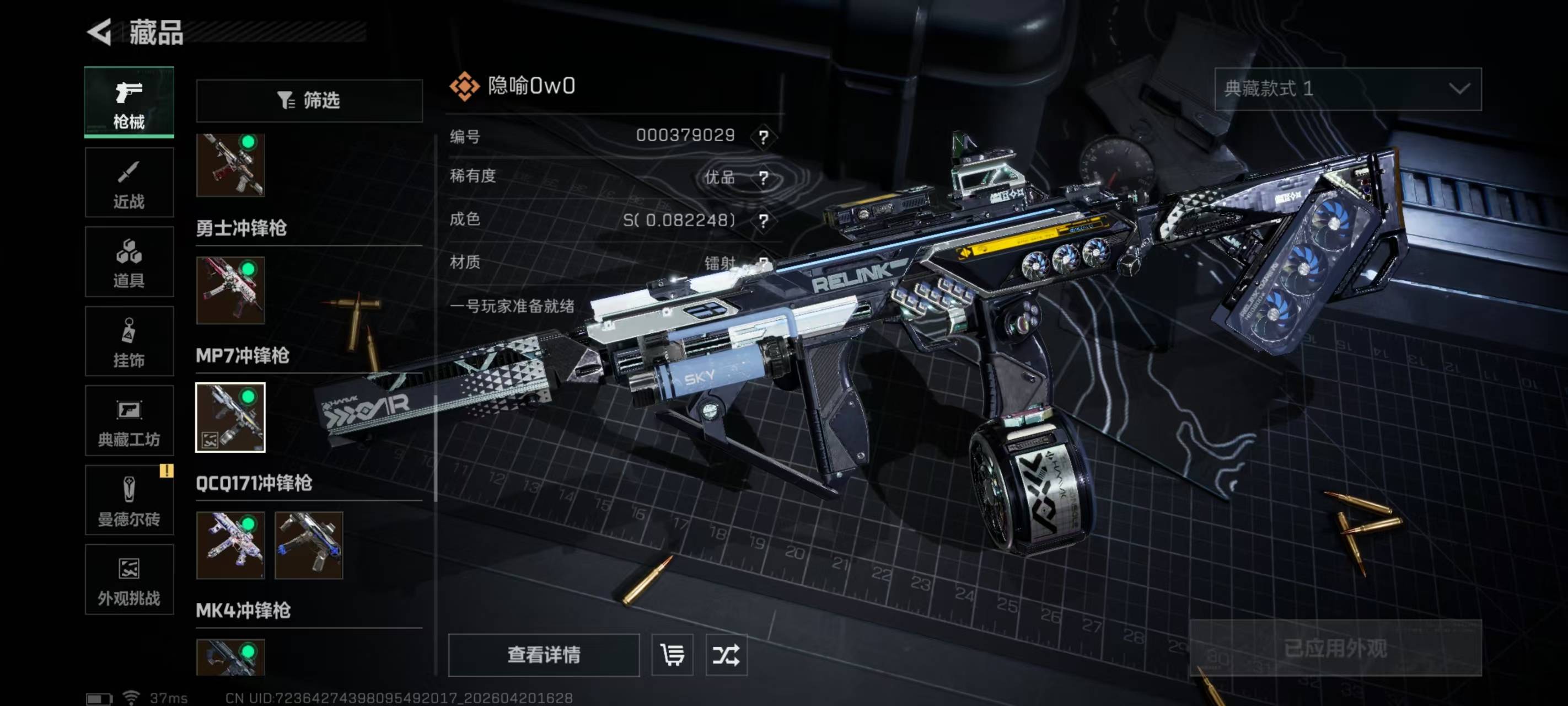Switch to the 挂饰 charms tab

[129, 341]
